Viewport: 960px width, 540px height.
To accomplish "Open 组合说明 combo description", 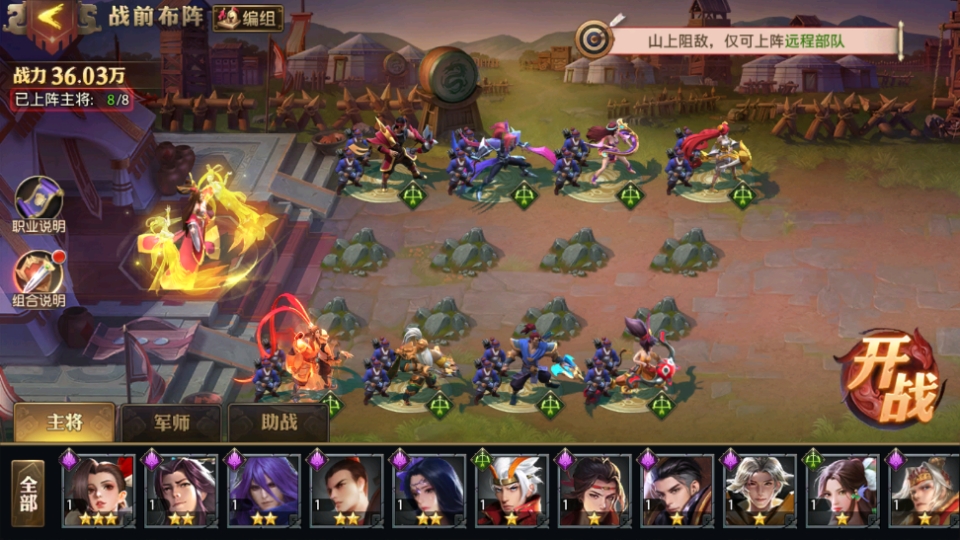I will [x=38, y=279].
